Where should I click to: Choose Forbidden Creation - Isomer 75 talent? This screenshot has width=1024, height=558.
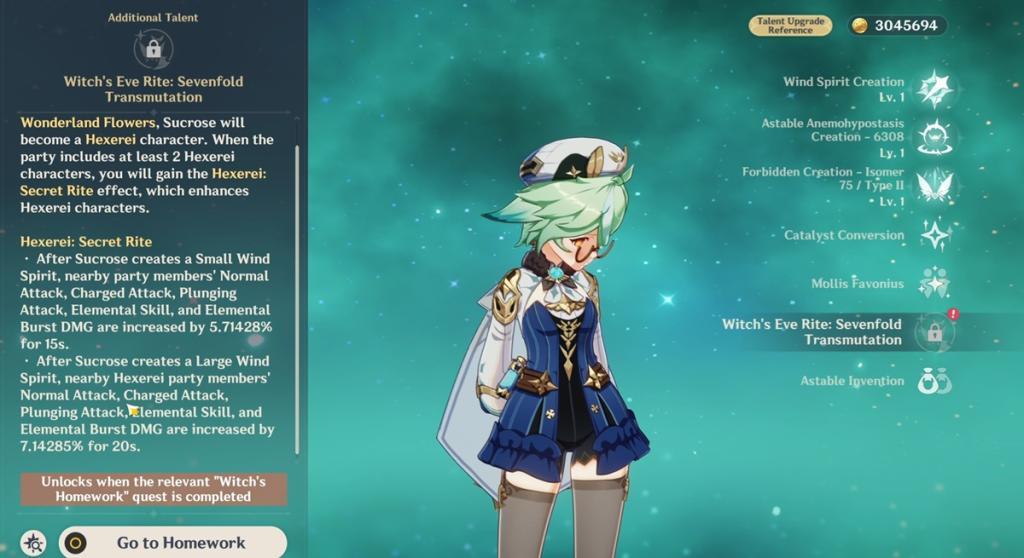pyautogui.click(x=934, y=186)
